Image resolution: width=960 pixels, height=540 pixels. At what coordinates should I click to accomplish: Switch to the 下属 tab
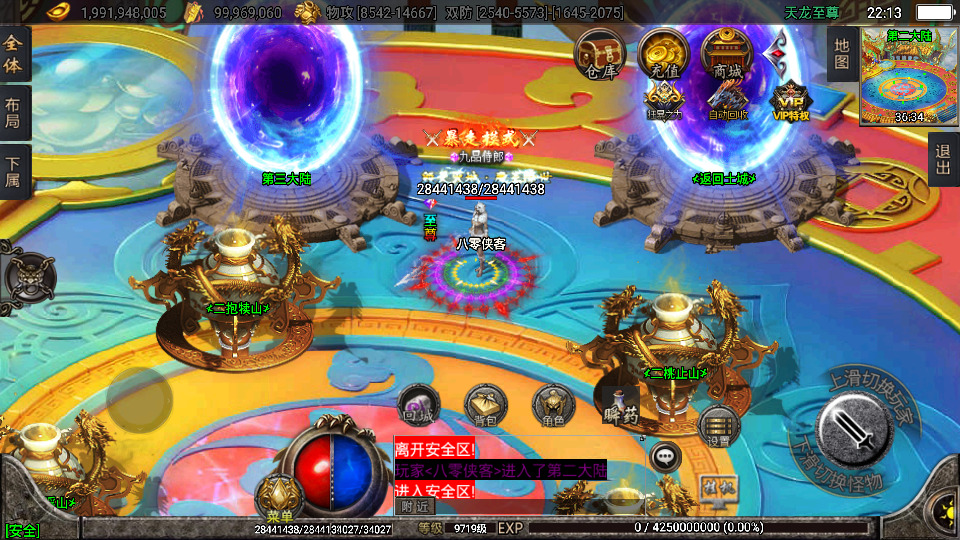pyautogui.click(x=14, y=171)
